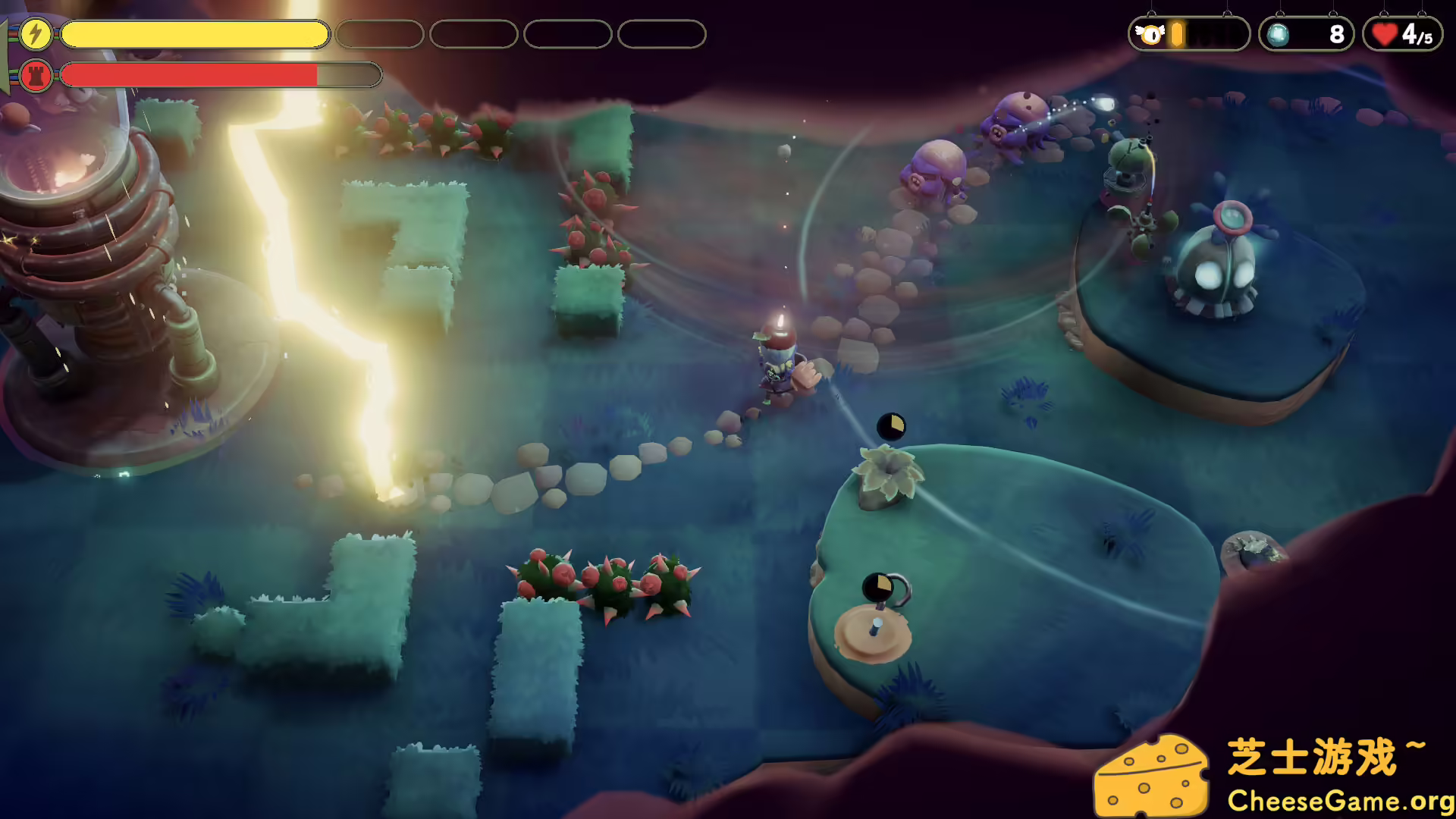Click the red tower health progress bar
The image size is (1456, 819).
click(x=190, y=74)
